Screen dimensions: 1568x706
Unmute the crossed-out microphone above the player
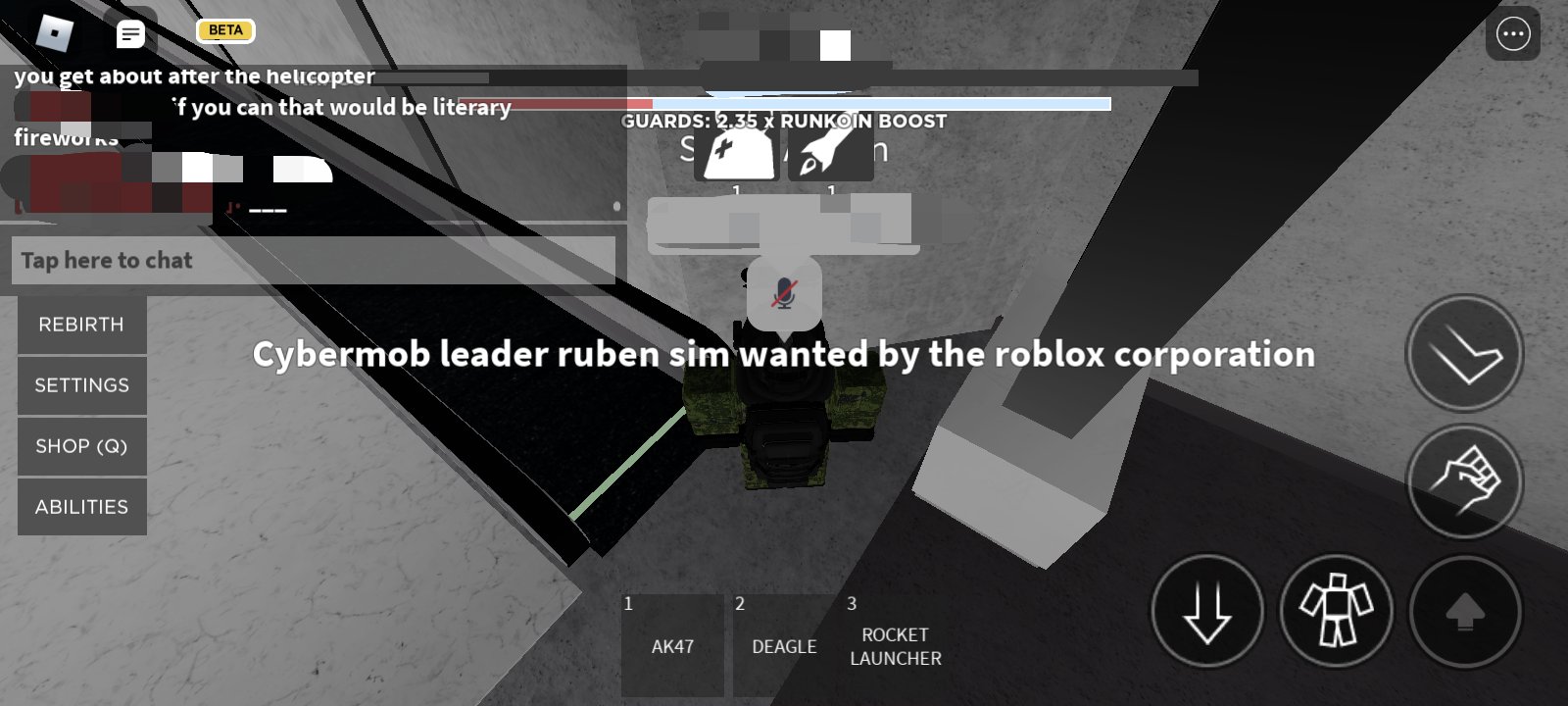(x=783, y=291)
